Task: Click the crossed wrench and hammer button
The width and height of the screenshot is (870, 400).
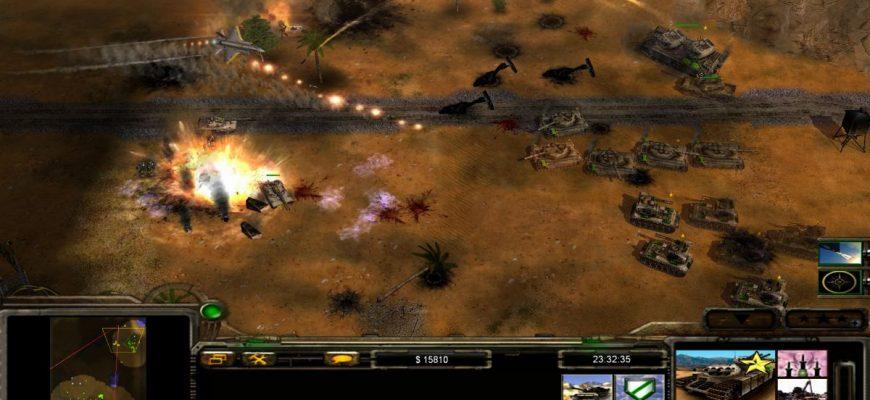Action: click(258, 358)
